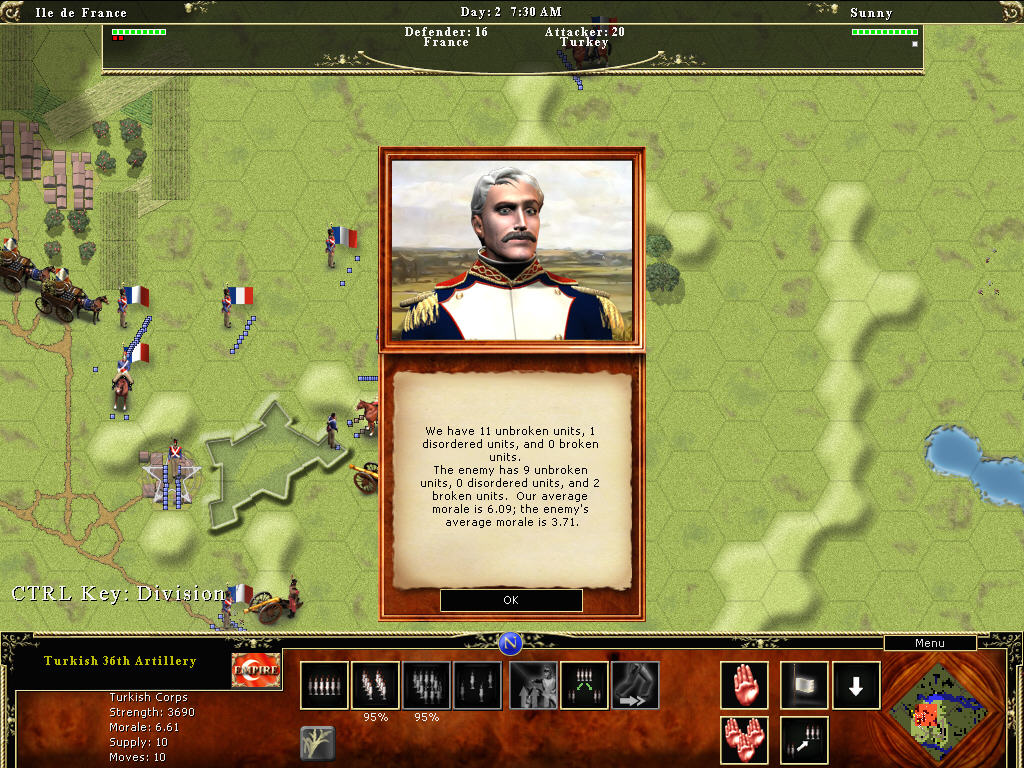The height and width of the screenshot is (768, 1024).
Task: Click the white down arrow button
Action: (x=856, y=685)
